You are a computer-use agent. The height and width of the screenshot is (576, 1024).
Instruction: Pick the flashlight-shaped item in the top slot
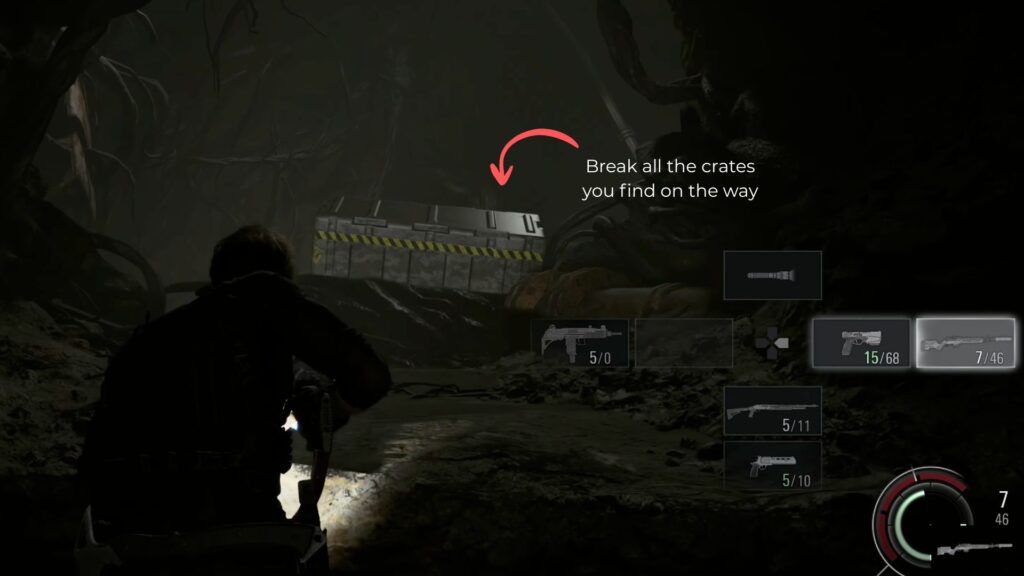point(772,275)
